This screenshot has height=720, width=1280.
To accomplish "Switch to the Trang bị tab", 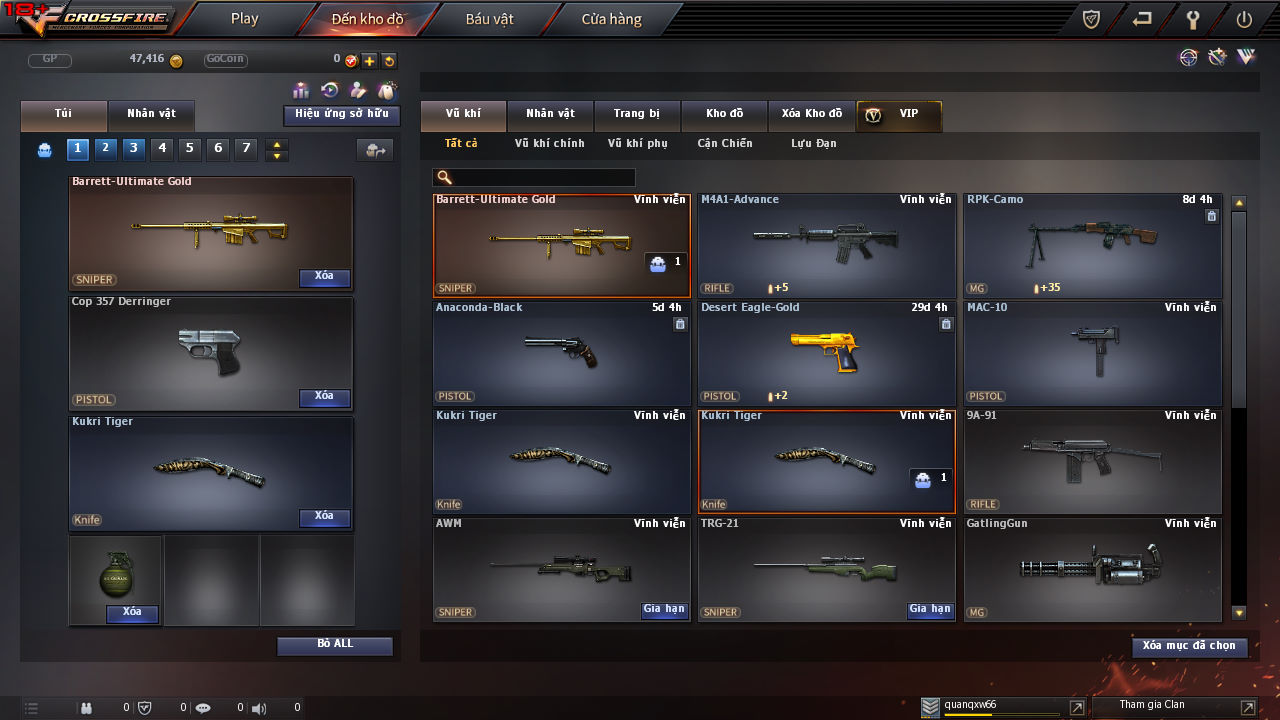I will [636, 114].
